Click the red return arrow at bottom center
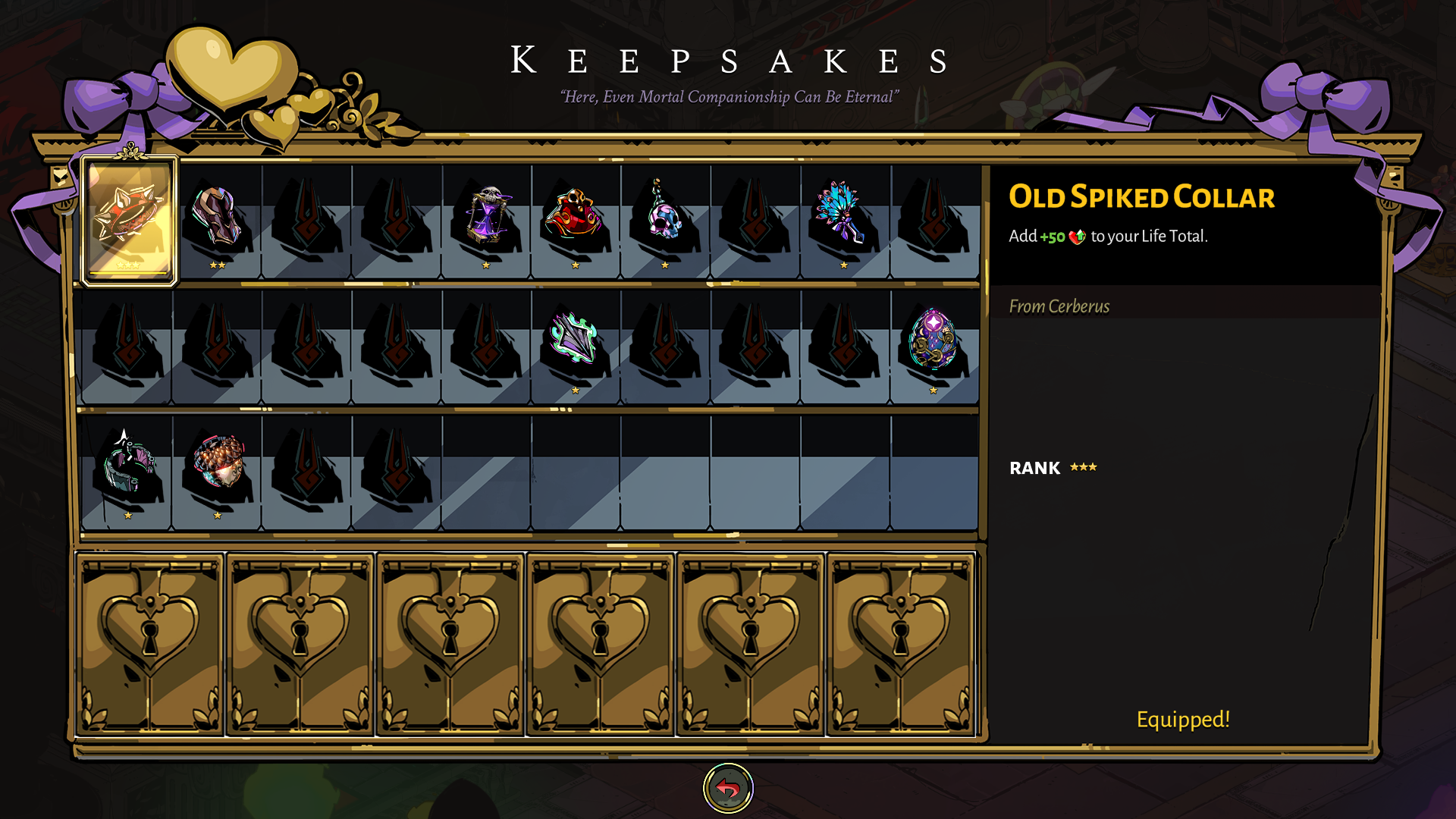The width and height of the screenshot is (1456, 819). 728,787
